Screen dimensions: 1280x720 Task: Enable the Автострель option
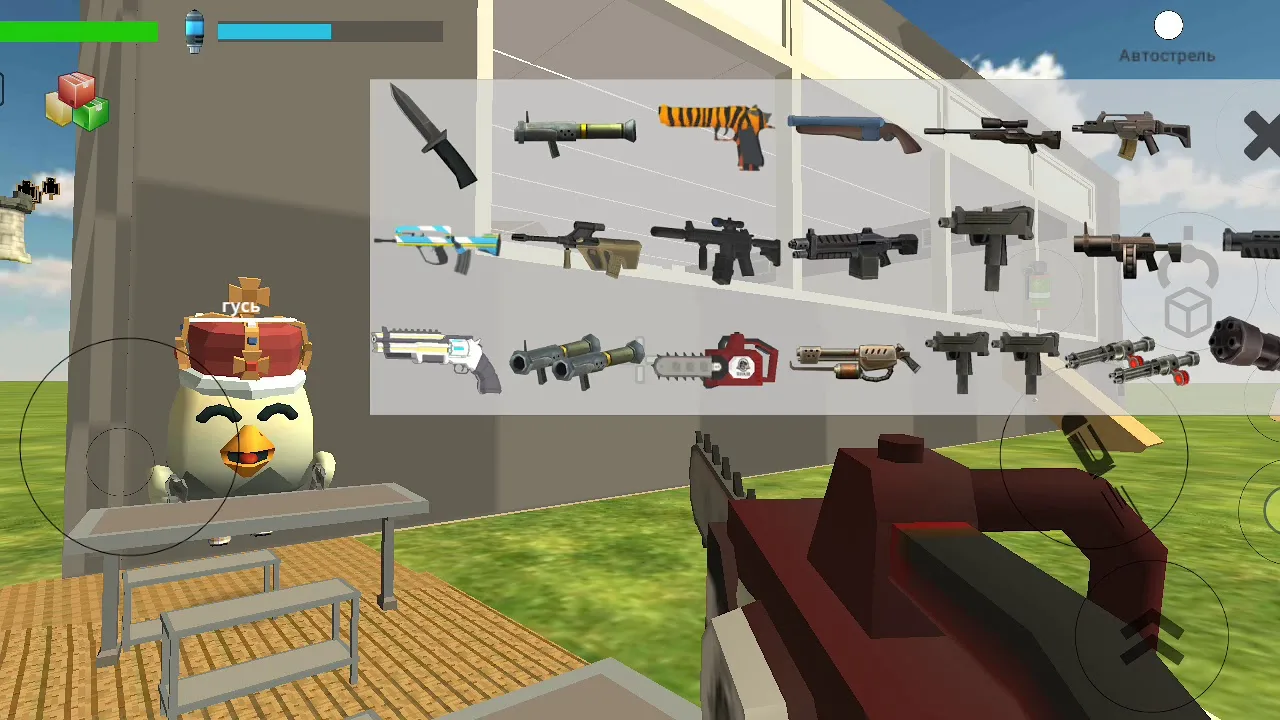(1168, 25)
